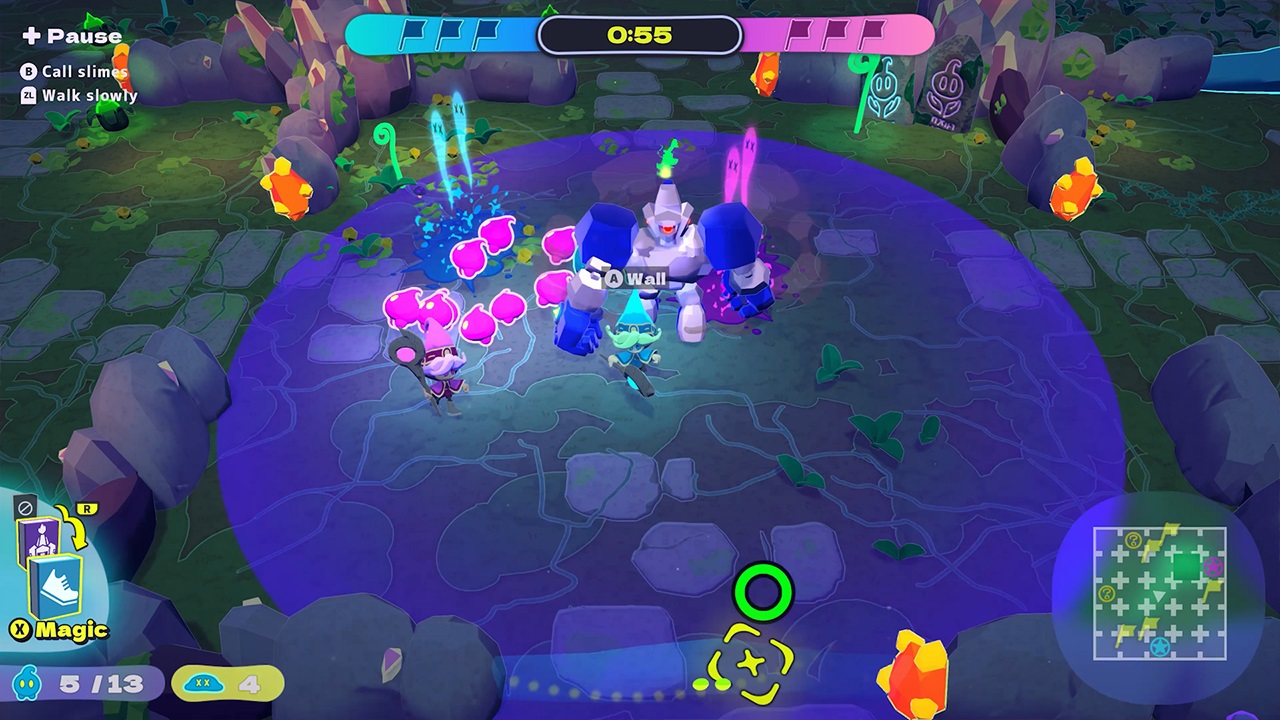Click the crossed-out blocked spell slot
Screen dimensions: 1280x720
(x=24, y=508)
